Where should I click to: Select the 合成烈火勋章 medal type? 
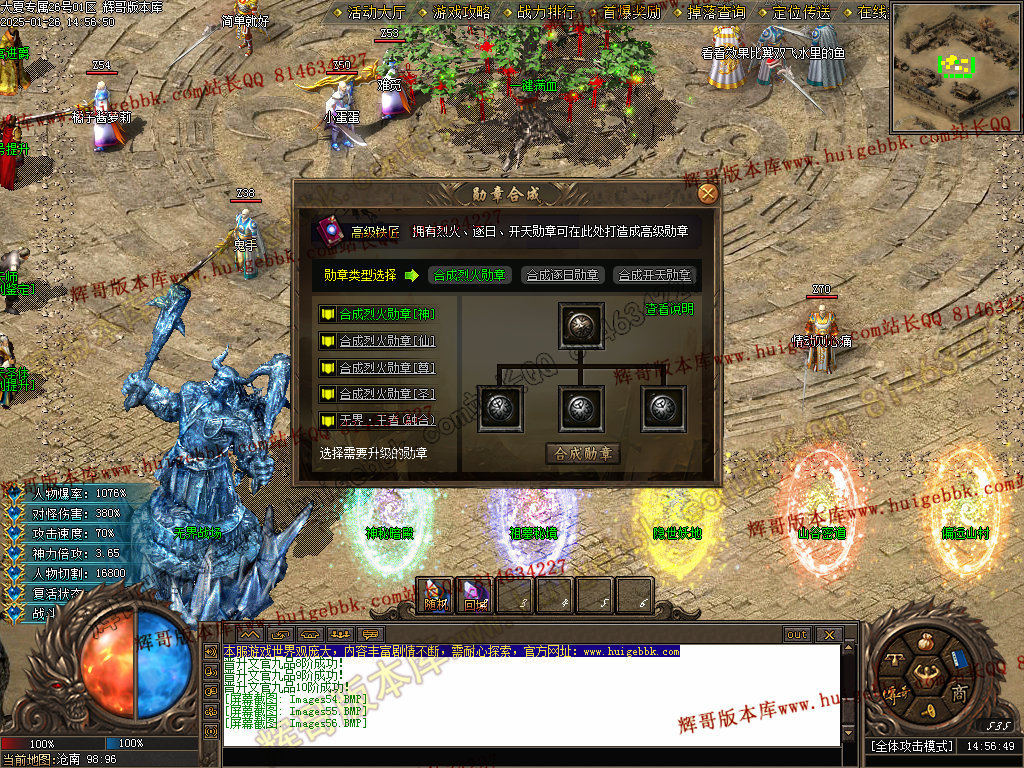469,275
